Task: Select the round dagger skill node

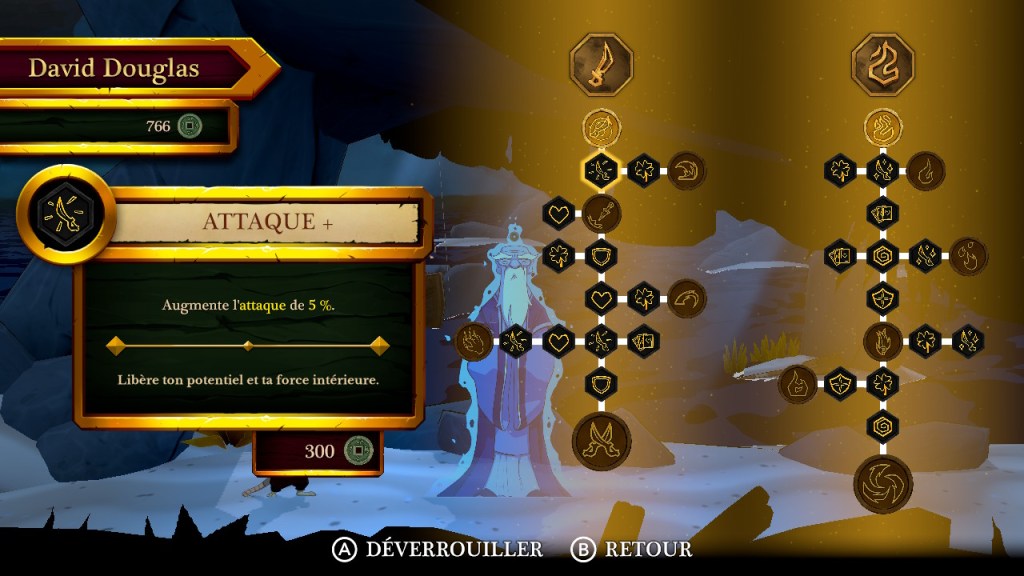Action: coord(601,212)
